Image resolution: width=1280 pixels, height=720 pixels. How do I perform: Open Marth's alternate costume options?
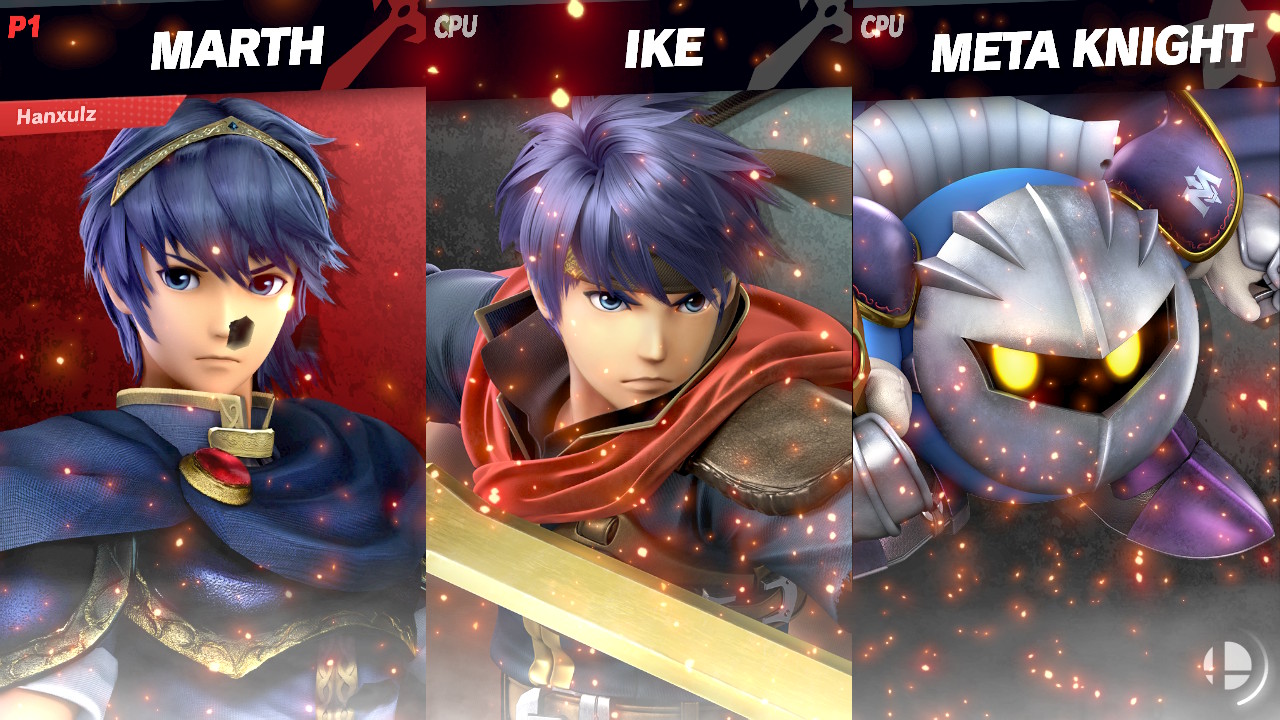(x=213, y=400)
